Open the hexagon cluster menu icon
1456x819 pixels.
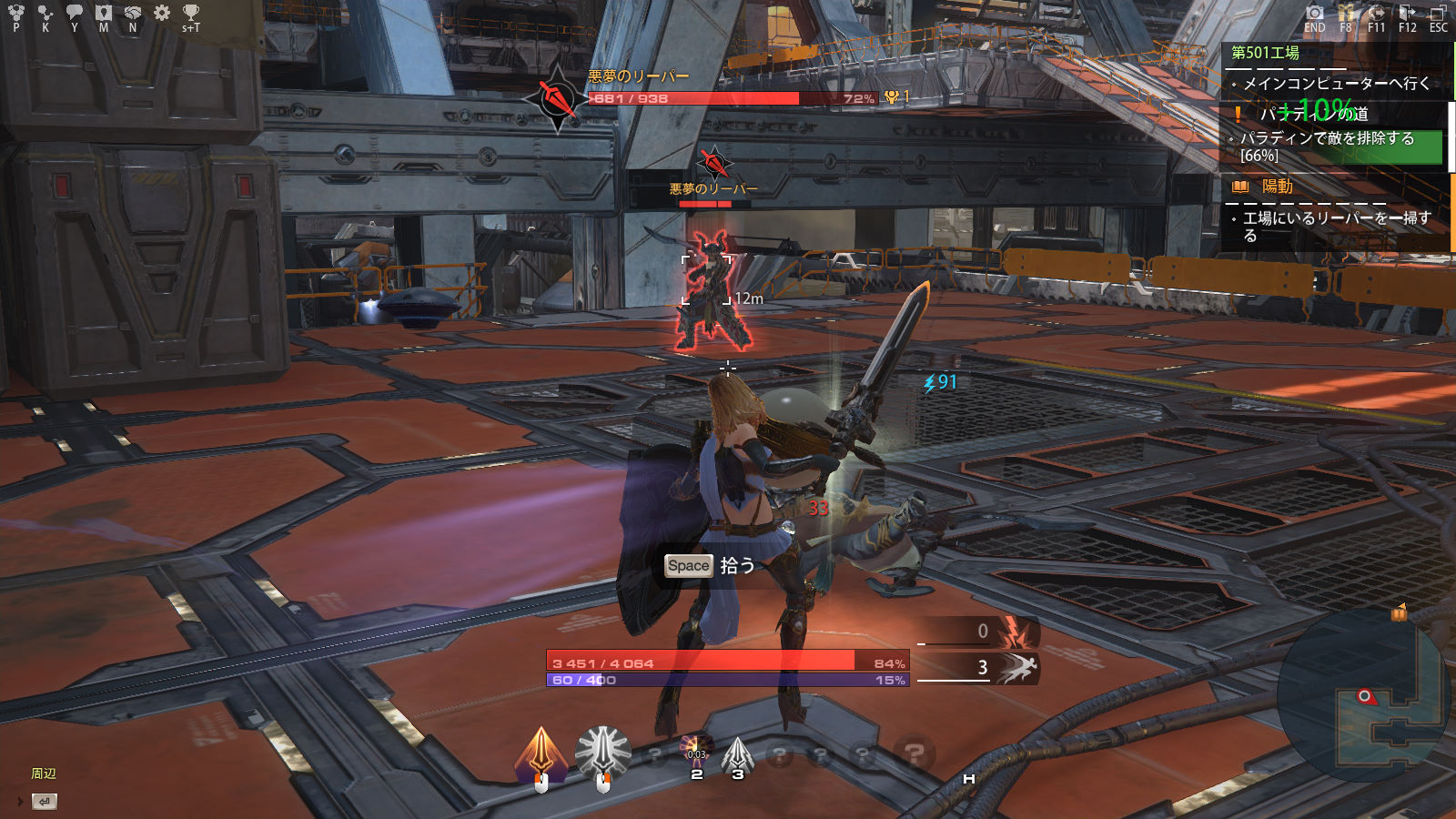click(16, 13)
